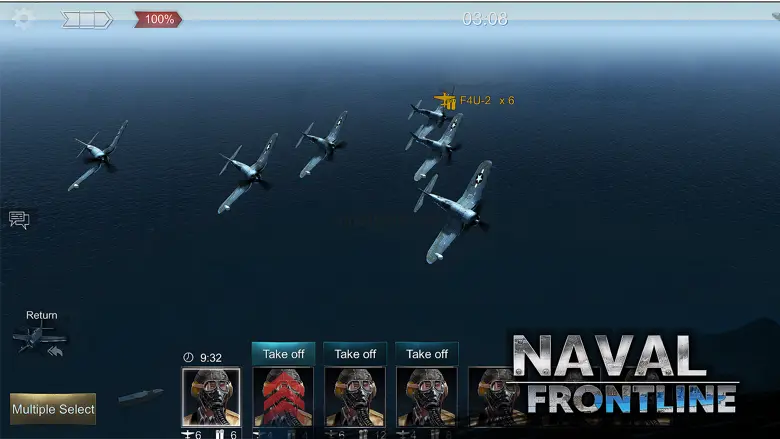Image resolution: width=780 pixels, height=439 pixels.
Task: Choose the red-masked pilot portrait
Action: pyautogui.click(x=283, y=397)
